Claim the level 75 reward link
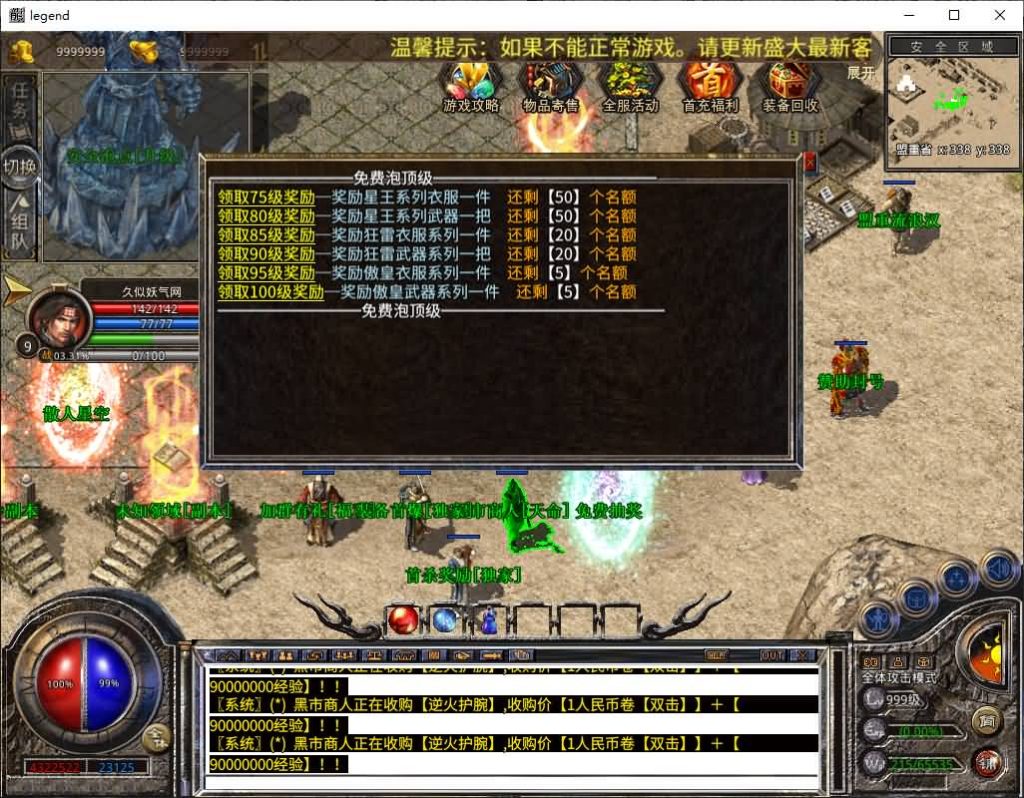Screen dimensions: 1024x798 coord(266,197)
